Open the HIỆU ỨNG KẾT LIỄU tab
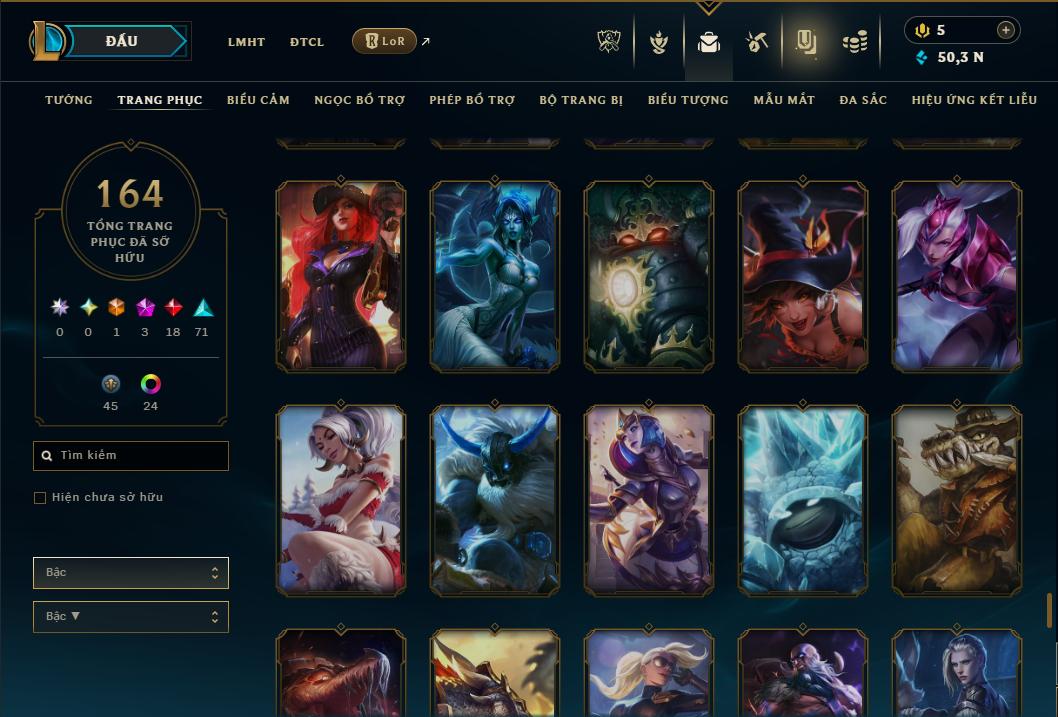The image size is (1058, 717). [x=974, y=100]
